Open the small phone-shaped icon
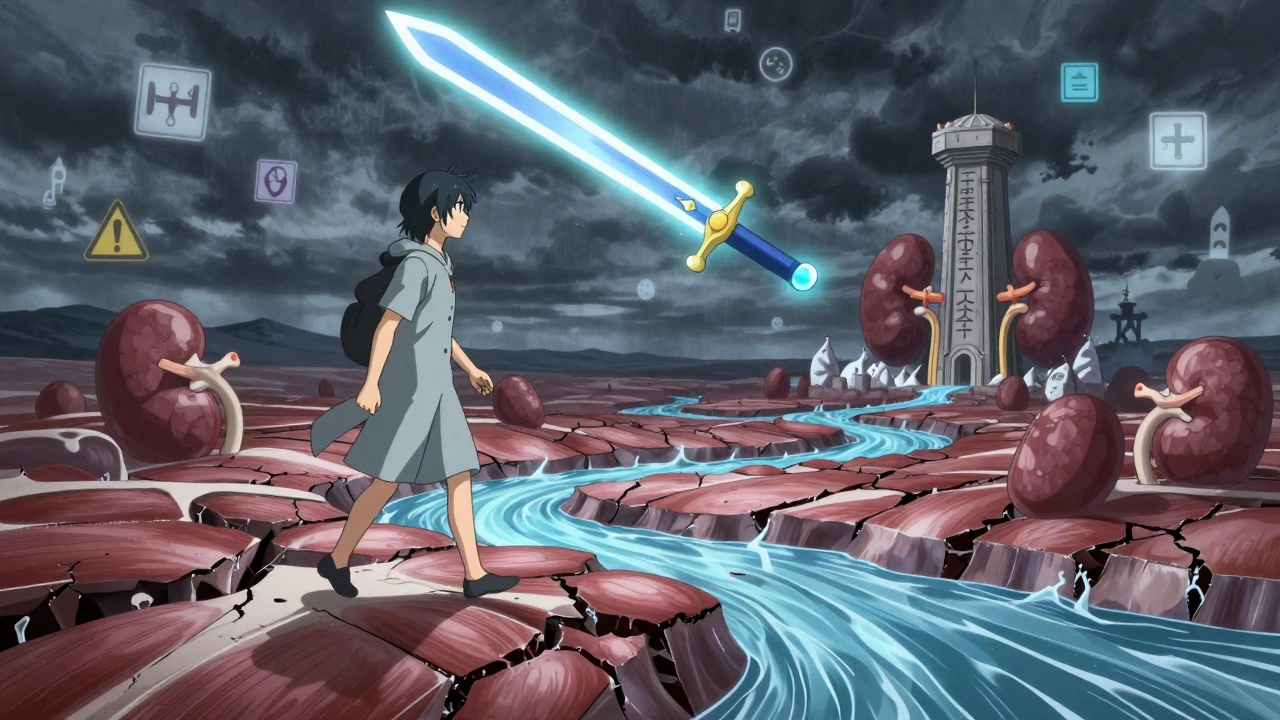 pos(733,20)
